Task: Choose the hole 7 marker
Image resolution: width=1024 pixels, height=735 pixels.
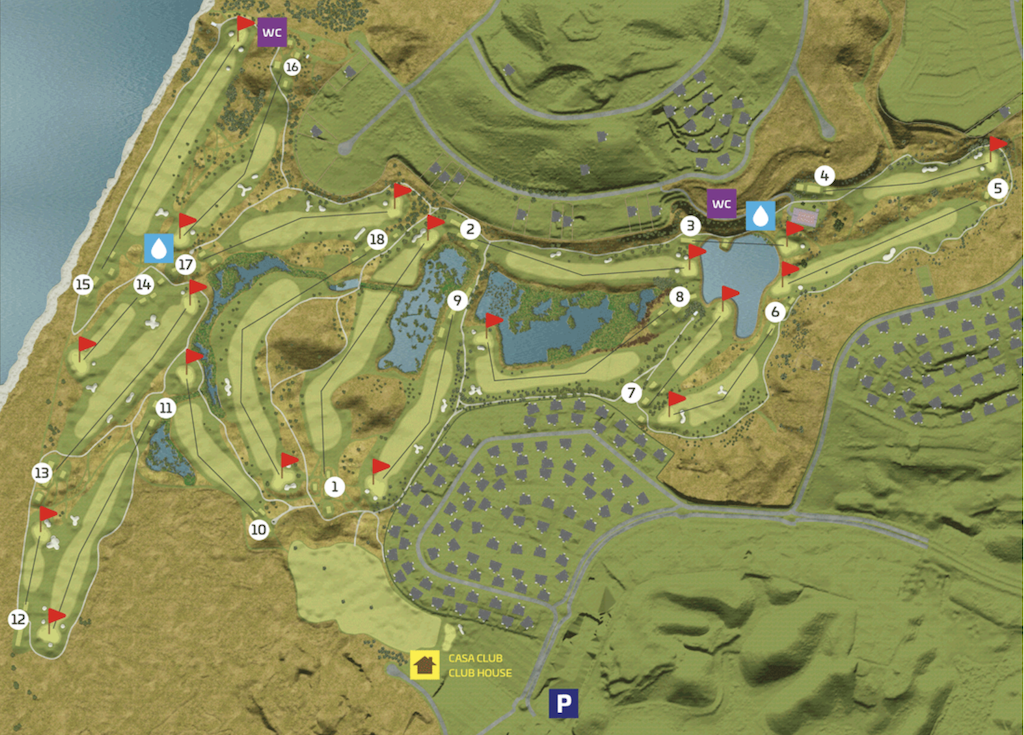Action: [631, 393]
